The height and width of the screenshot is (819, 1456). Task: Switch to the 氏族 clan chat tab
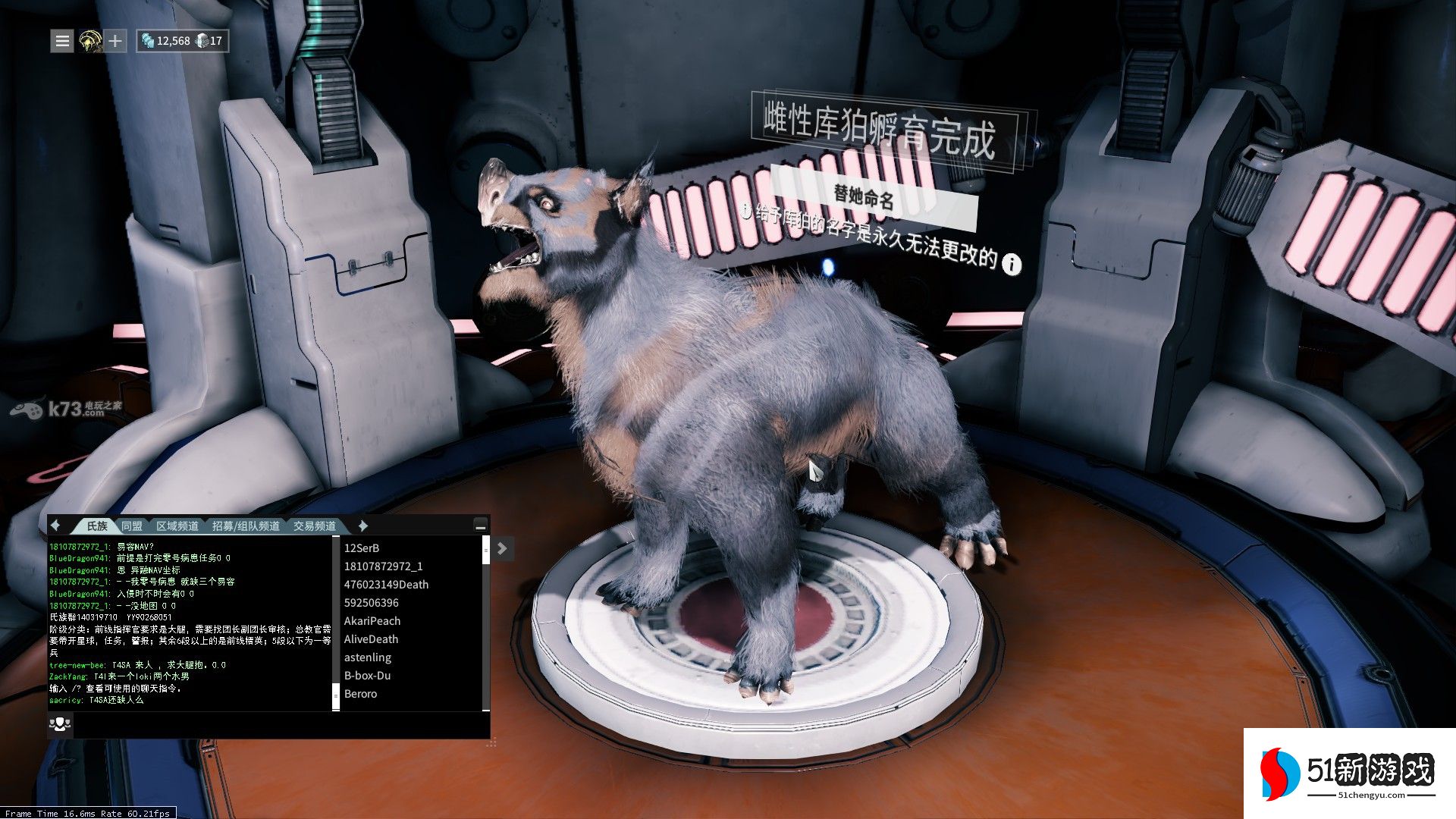pos(97,526)
